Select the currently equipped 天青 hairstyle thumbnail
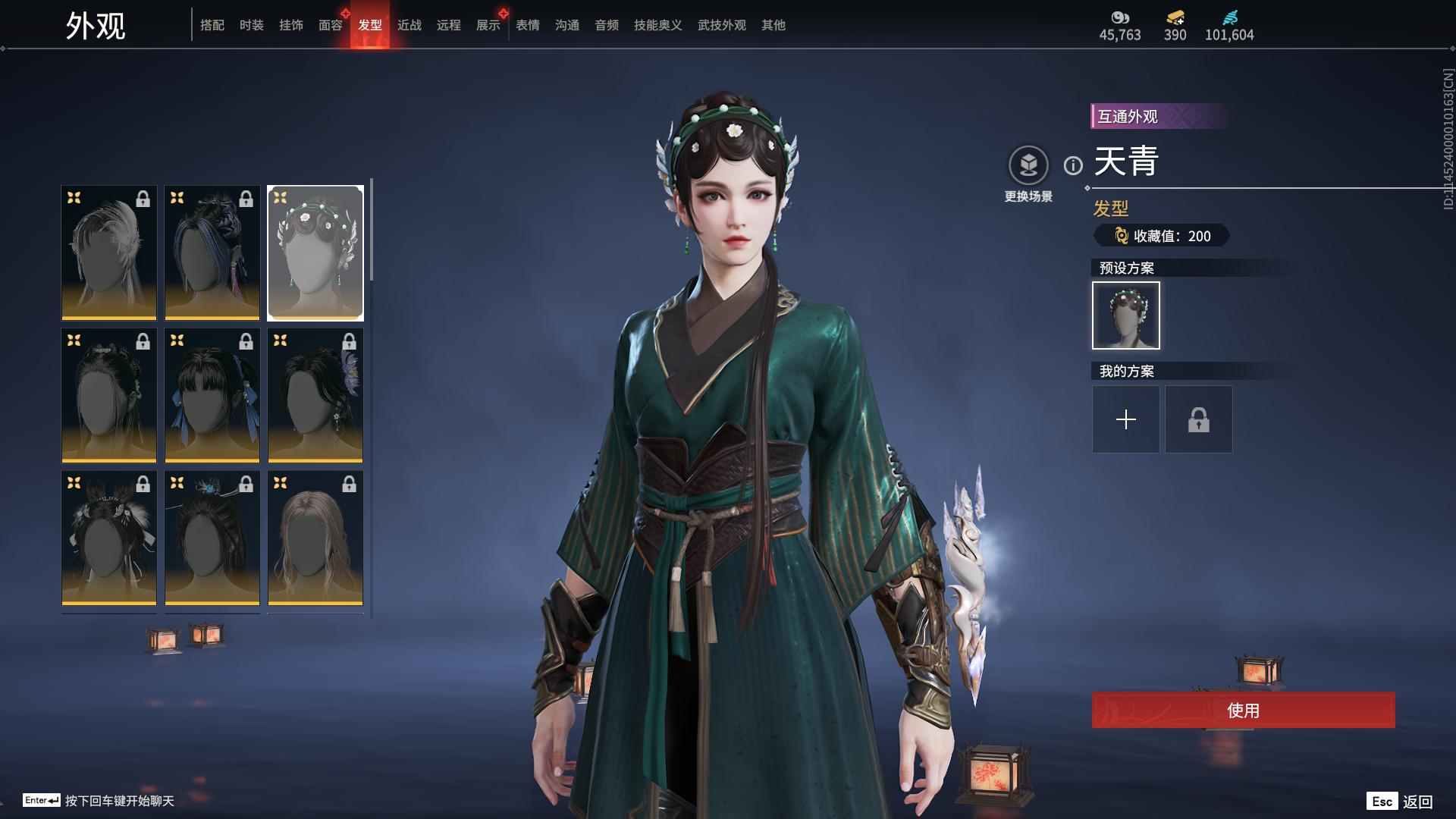Image resolution: width=1456 pixels, height=819 pixels. click(x=315, y=252)
